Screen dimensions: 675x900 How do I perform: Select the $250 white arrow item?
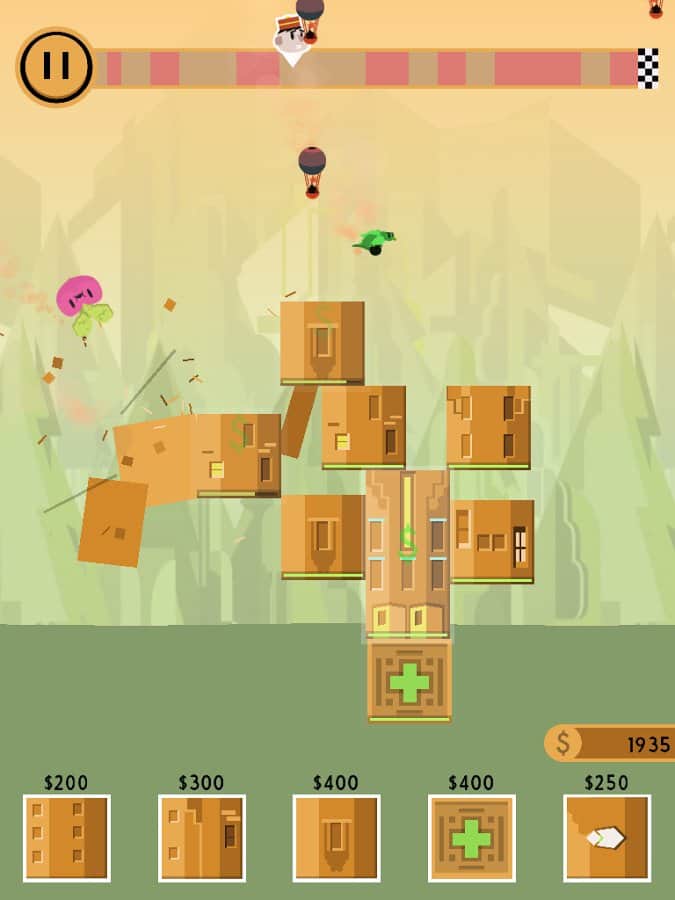(x=607, y=838)
